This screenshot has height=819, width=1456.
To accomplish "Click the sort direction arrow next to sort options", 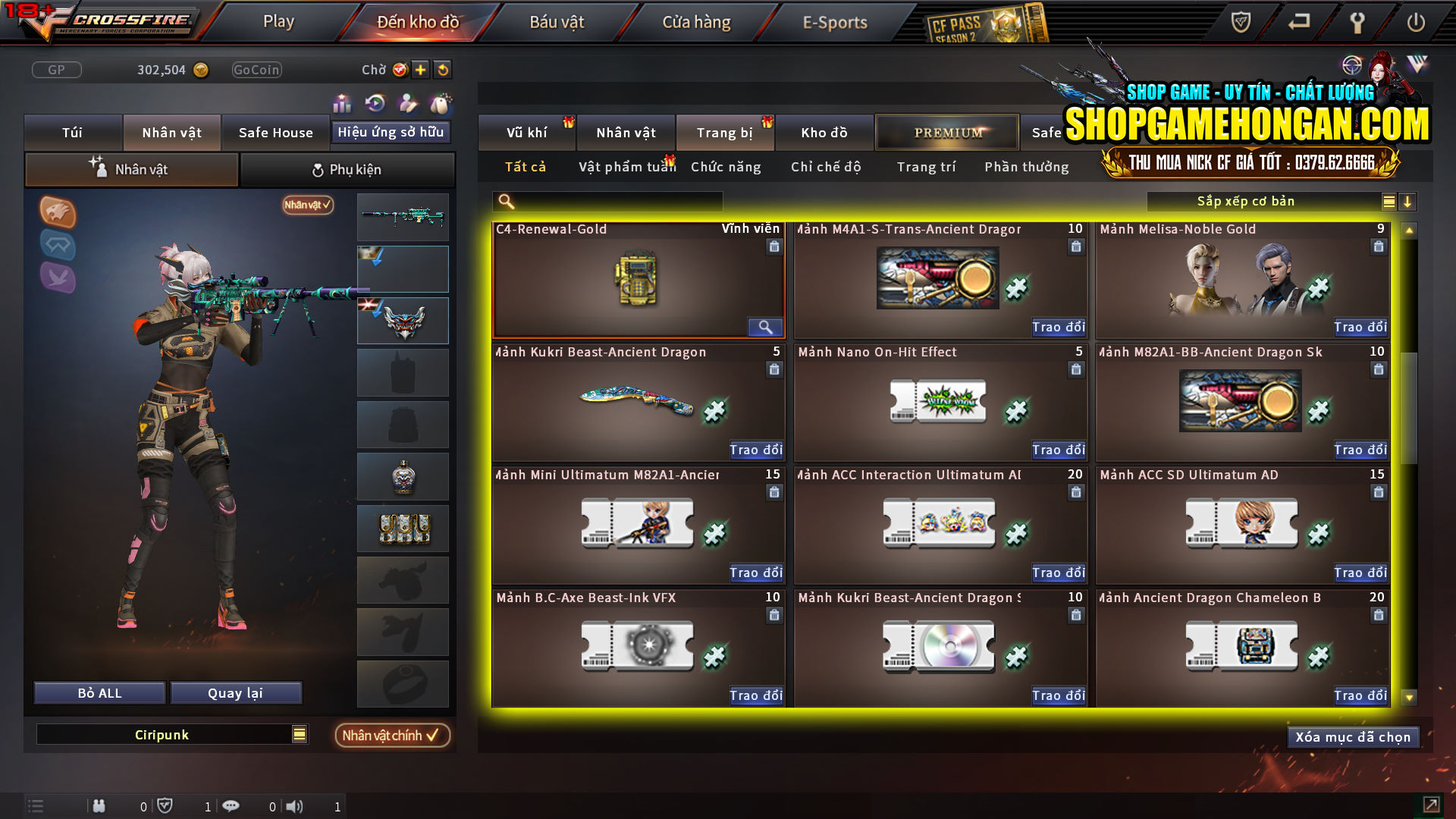I will click(1409, 202).
